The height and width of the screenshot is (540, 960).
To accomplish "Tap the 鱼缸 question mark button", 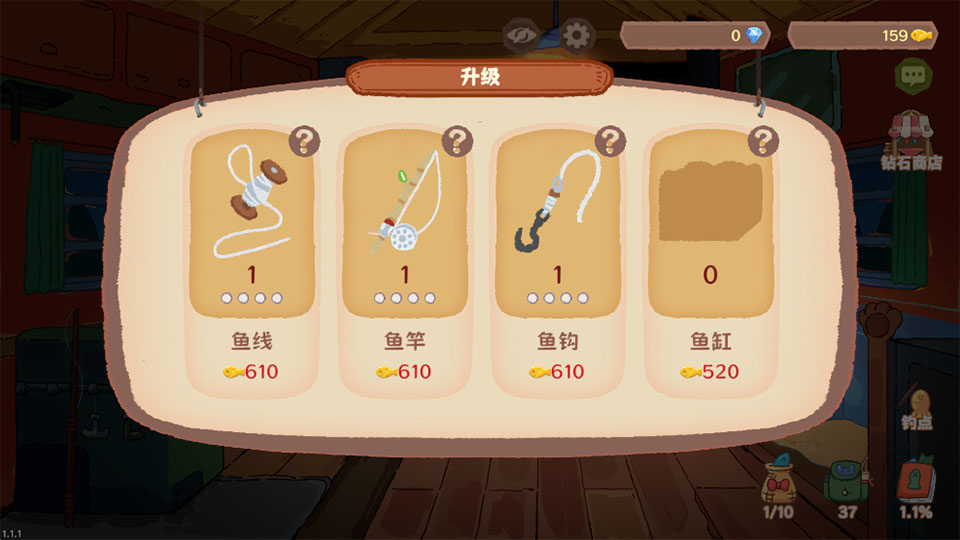I will click(x=764, y=141).
